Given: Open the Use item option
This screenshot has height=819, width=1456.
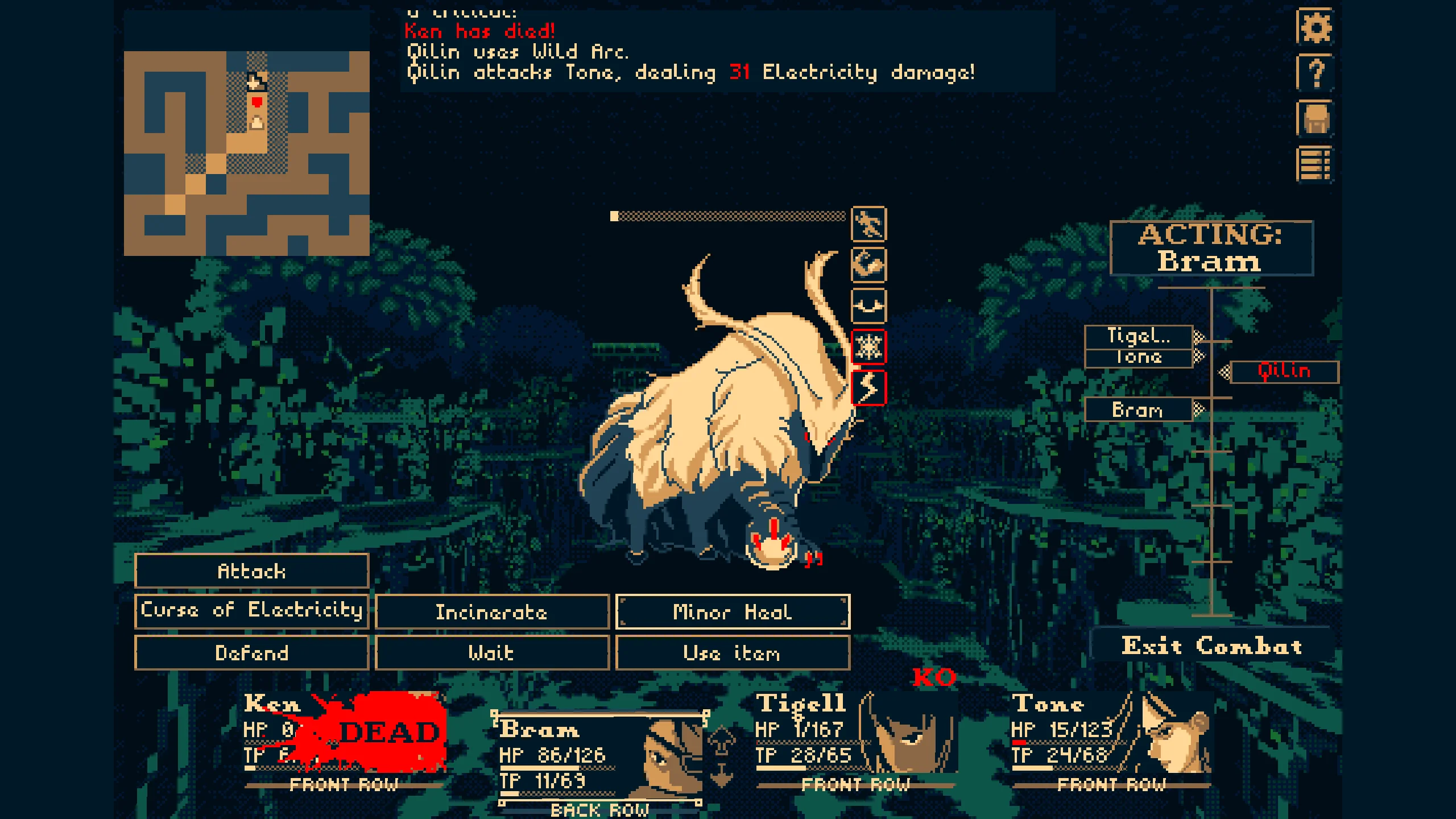Looking at the screenshot, I should tap(733, 652).
